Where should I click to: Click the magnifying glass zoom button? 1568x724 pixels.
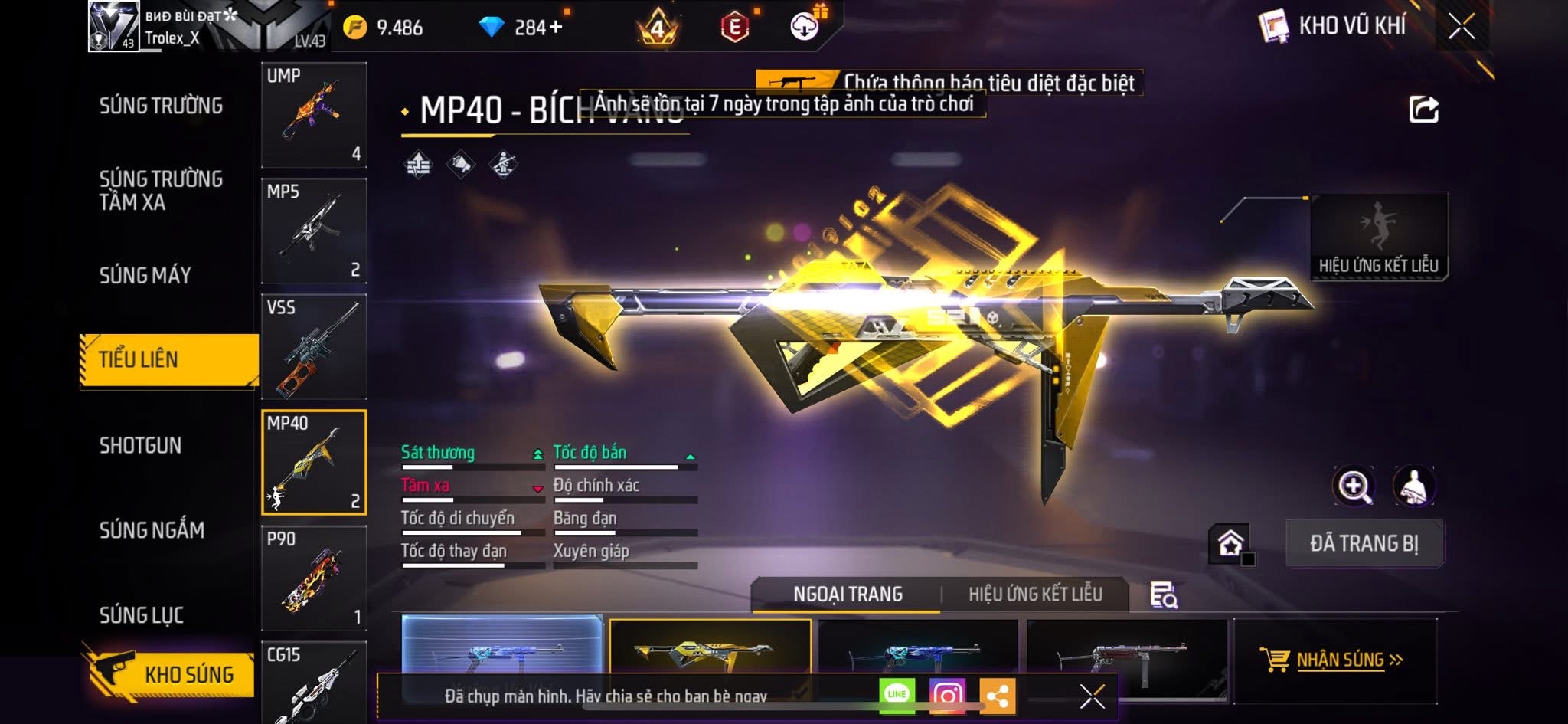tap(1354, 486)
